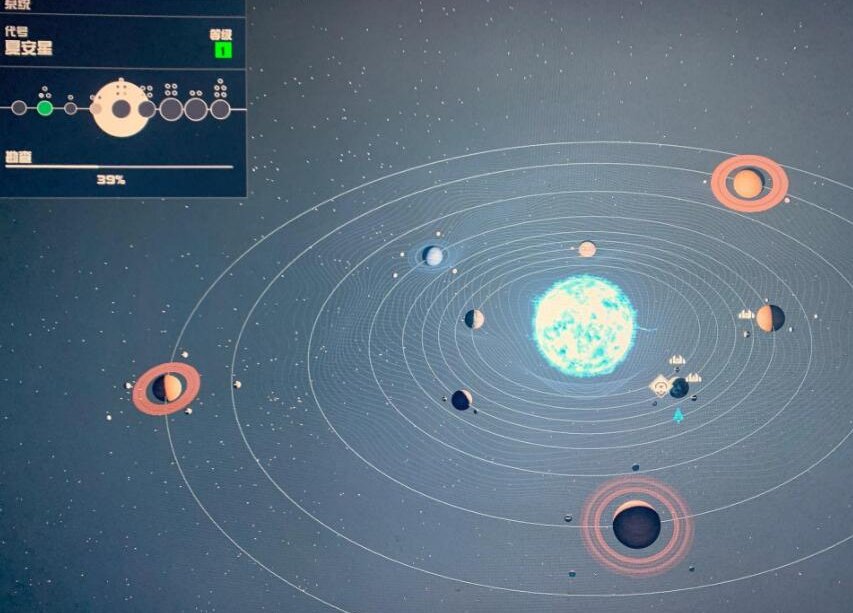
Task: Select the blue-white planet with the blue halo
Action: [433, 256]
